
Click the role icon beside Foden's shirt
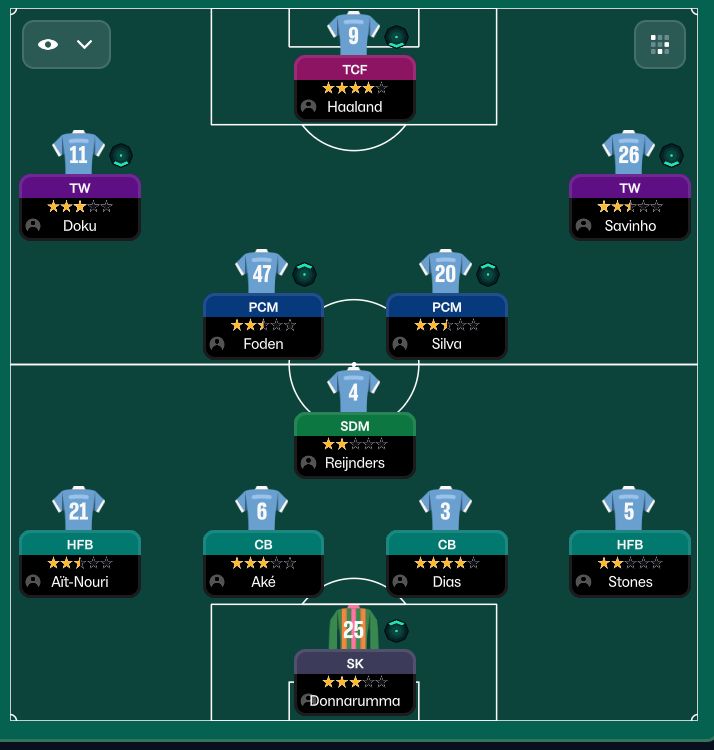(305, 274)
